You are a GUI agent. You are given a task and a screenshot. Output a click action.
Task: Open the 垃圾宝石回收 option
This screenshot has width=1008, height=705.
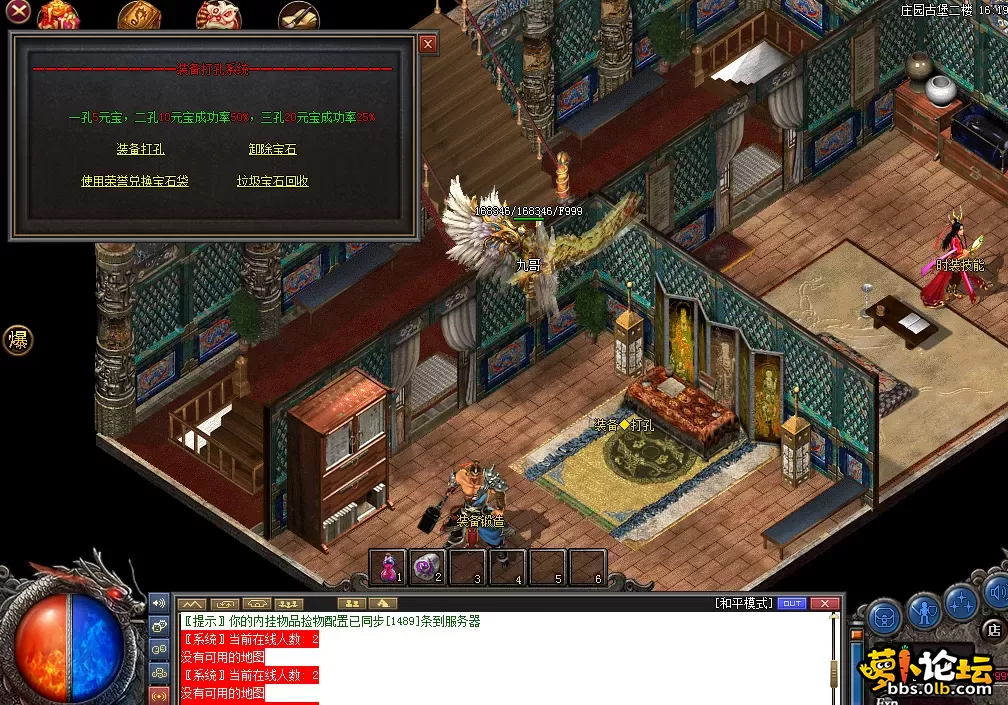click(x=272, y=181)
